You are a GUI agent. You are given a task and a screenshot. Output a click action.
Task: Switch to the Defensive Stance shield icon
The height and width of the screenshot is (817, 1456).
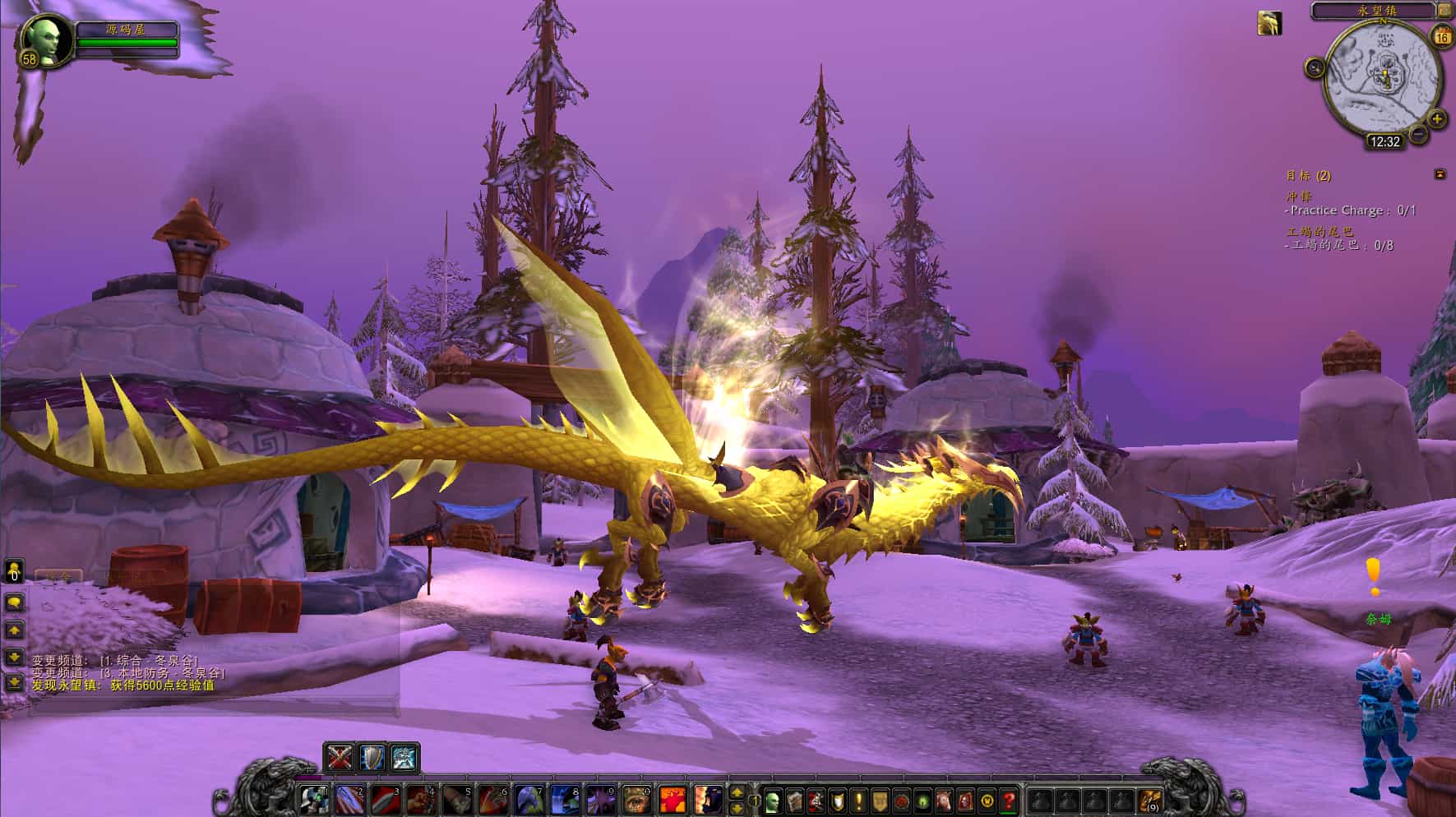coord(372,757)
